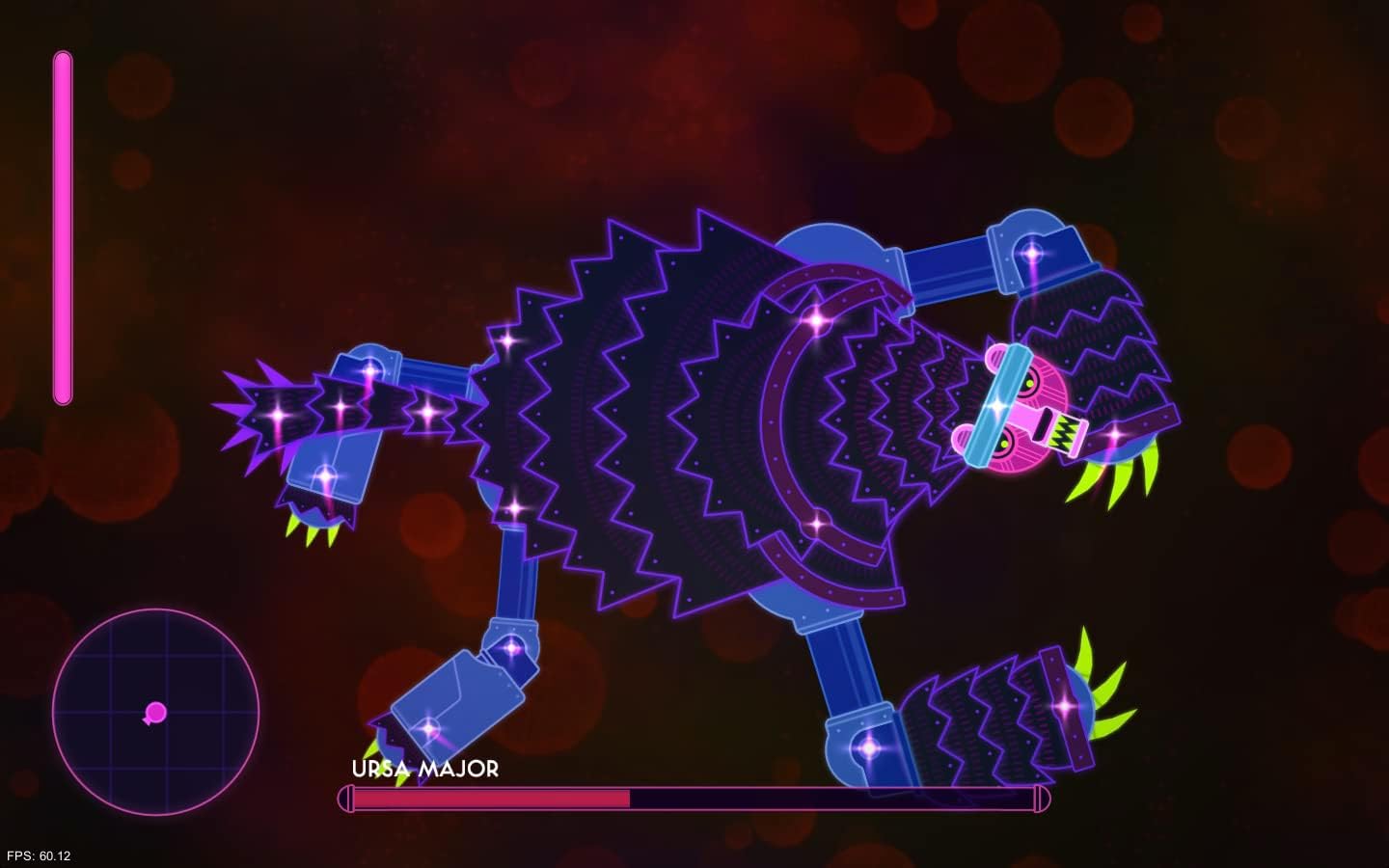Click the right end cap of the boss bar
The height and width of the screenshot is (868, 1389).
click(x=1044, y=799)
